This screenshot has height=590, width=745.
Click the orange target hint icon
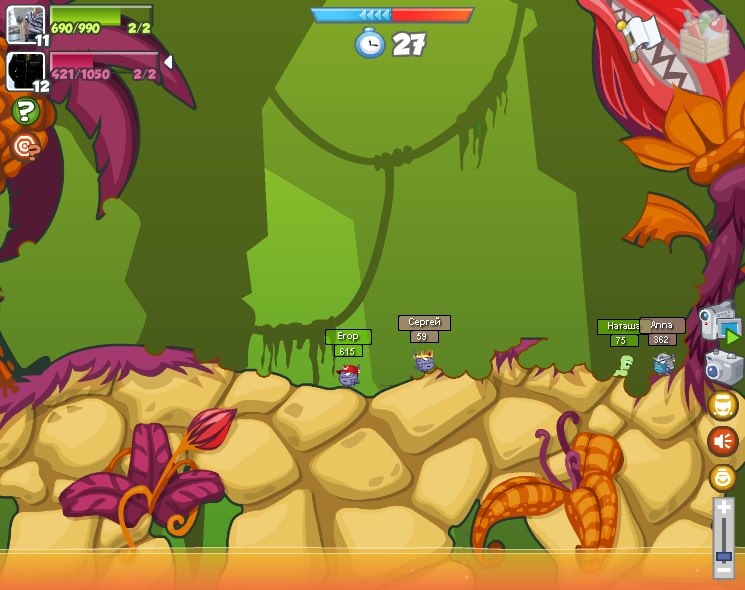click(26, 147)
